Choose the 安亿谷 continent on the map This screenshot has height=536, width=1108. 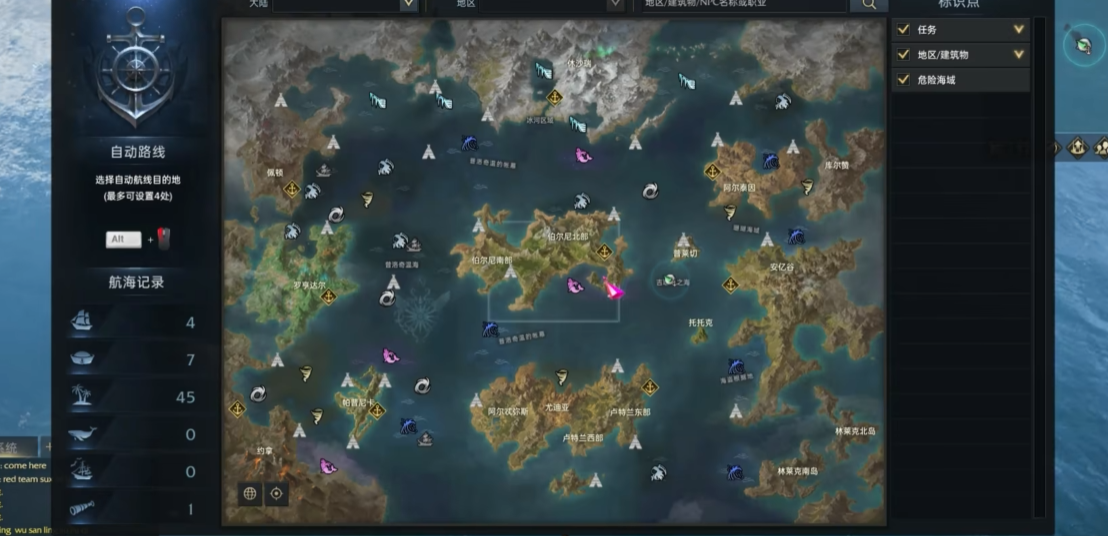[x=781, y=268]
